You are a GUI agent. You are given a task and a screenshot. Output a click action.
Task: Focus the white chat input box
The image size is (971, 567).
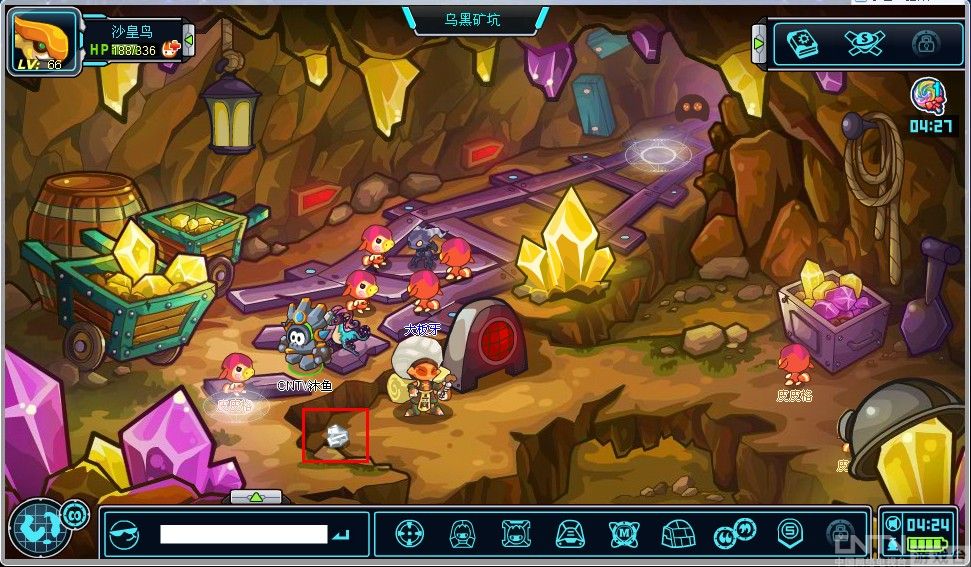coord(243,534)
